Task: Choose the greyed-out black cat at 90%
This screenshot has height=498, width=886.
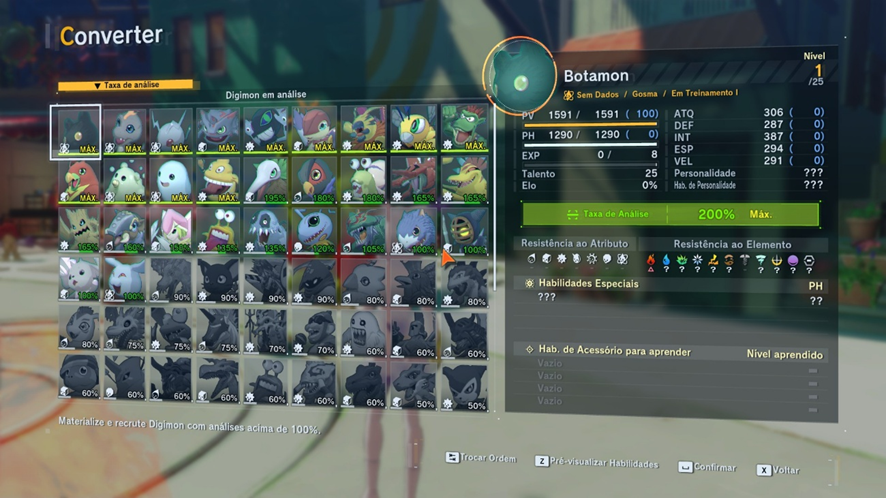Action: 220,280
